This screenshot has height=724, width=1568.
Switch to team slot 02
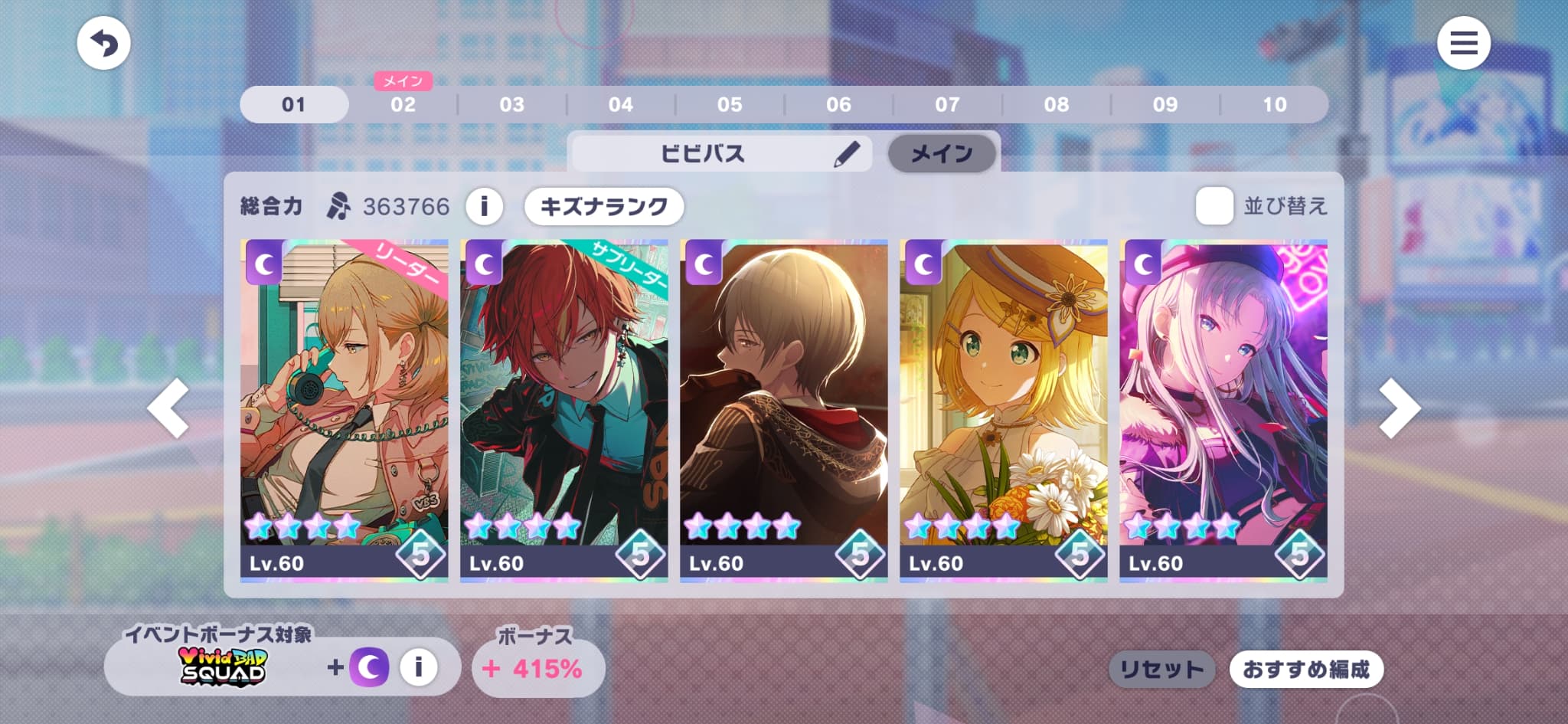pos(403,104)
